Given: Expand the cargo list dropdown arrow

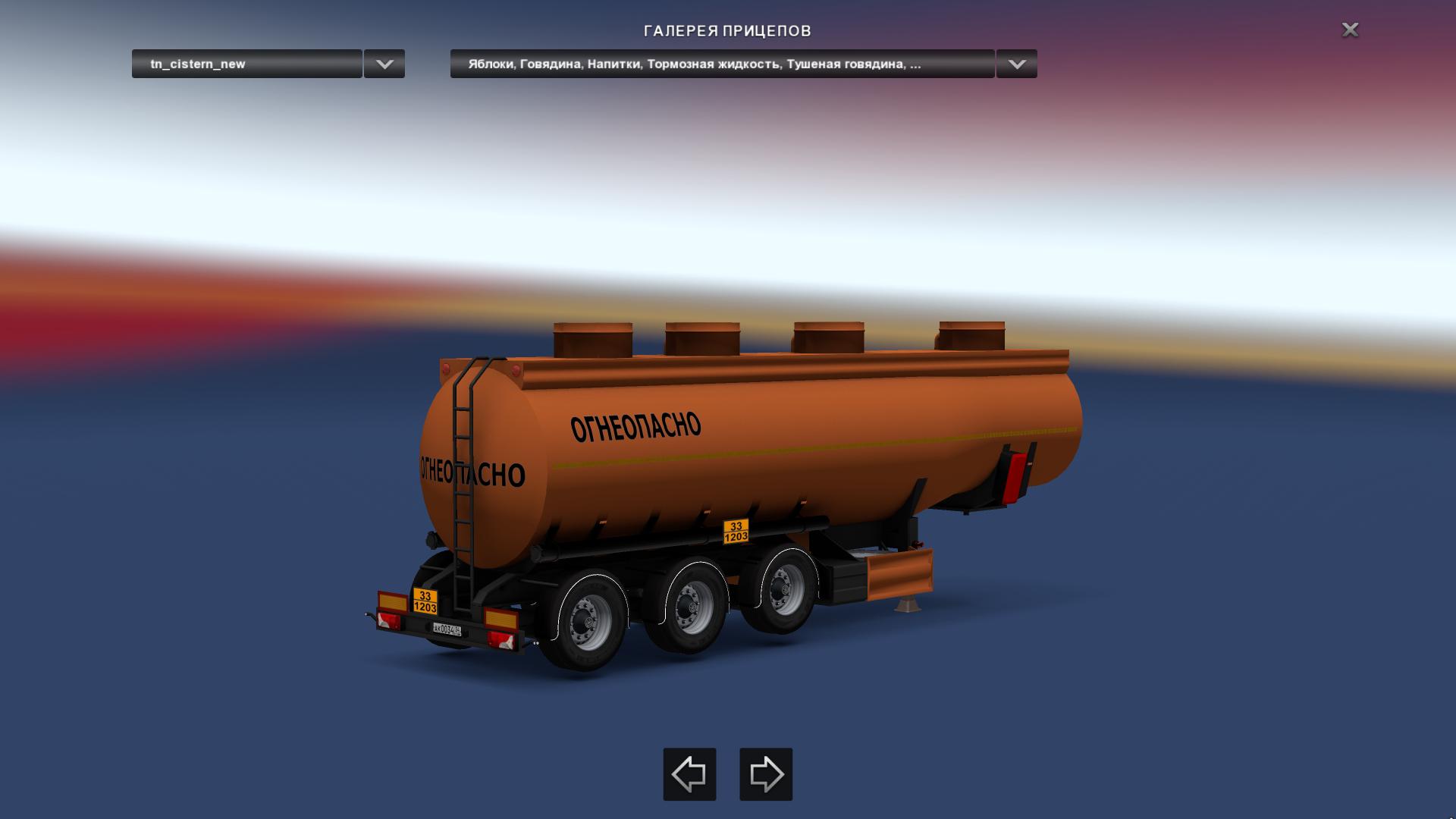Looking at the screenshot, I should pyautogui.click(x=1016, y=64).
